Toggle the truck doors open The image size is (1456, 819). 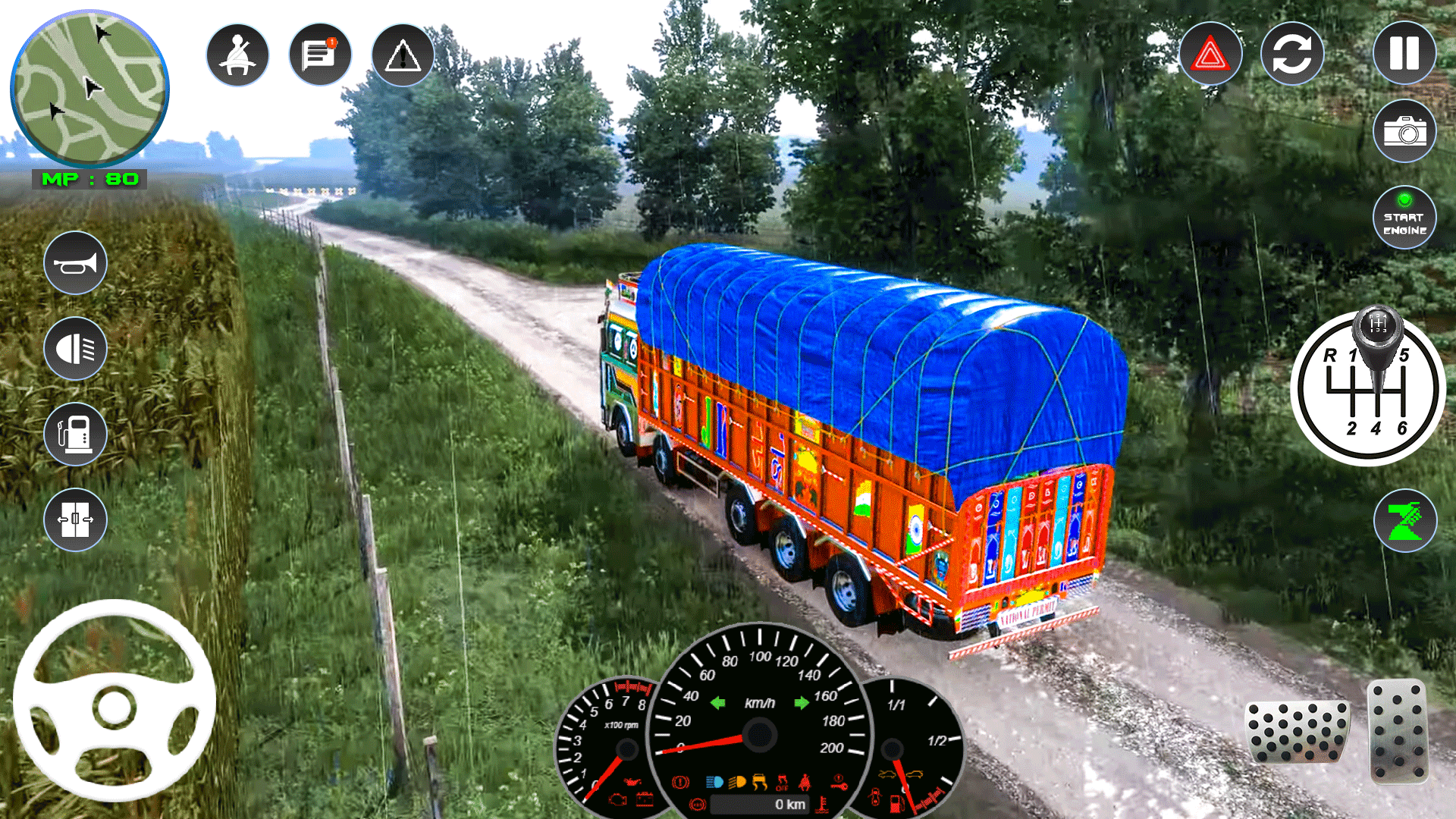tap(76, 519)
